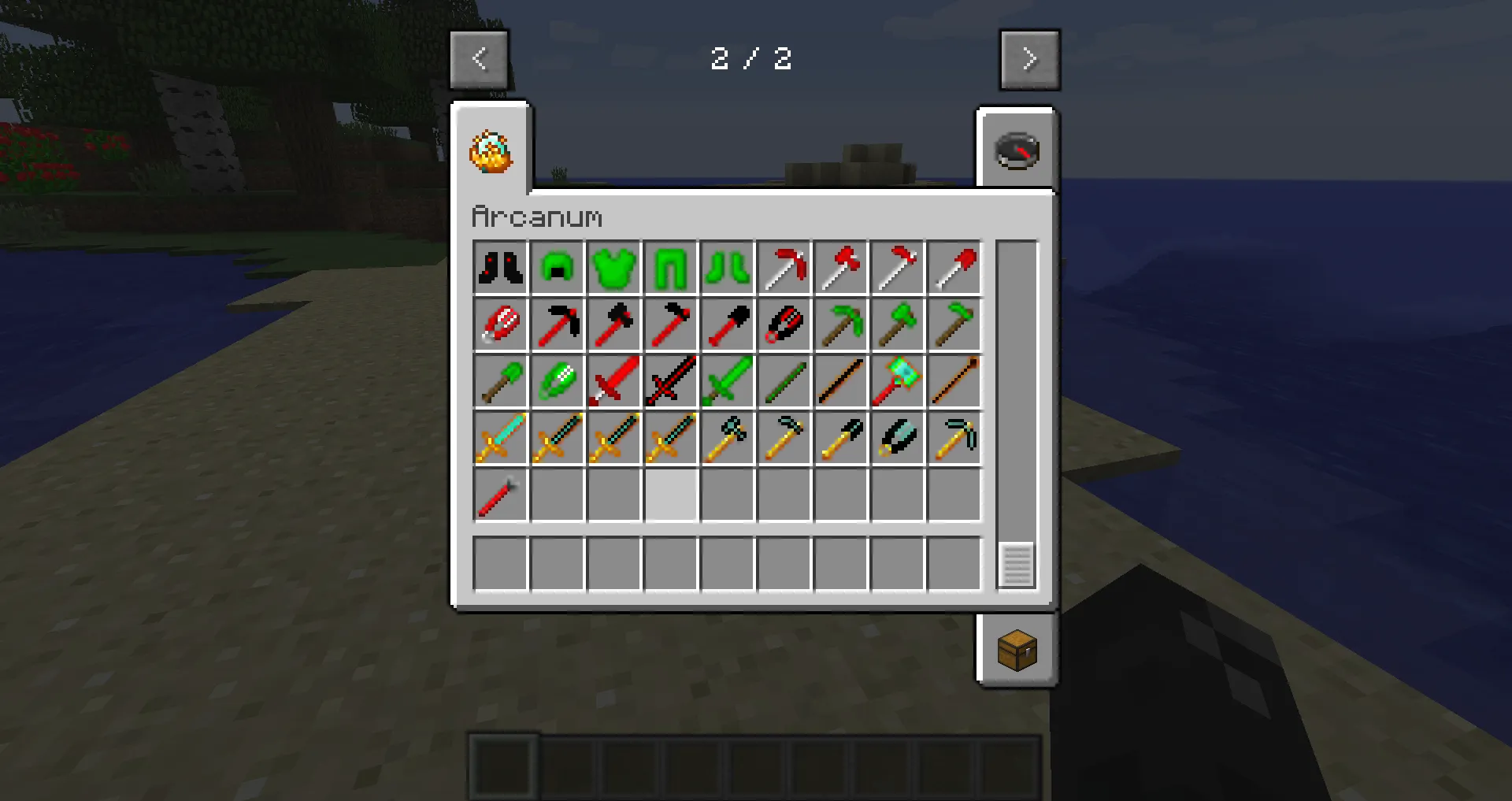Select the teal flag wand item
This screenshot has width=1512, height=801.
click(x=897, y=381)
